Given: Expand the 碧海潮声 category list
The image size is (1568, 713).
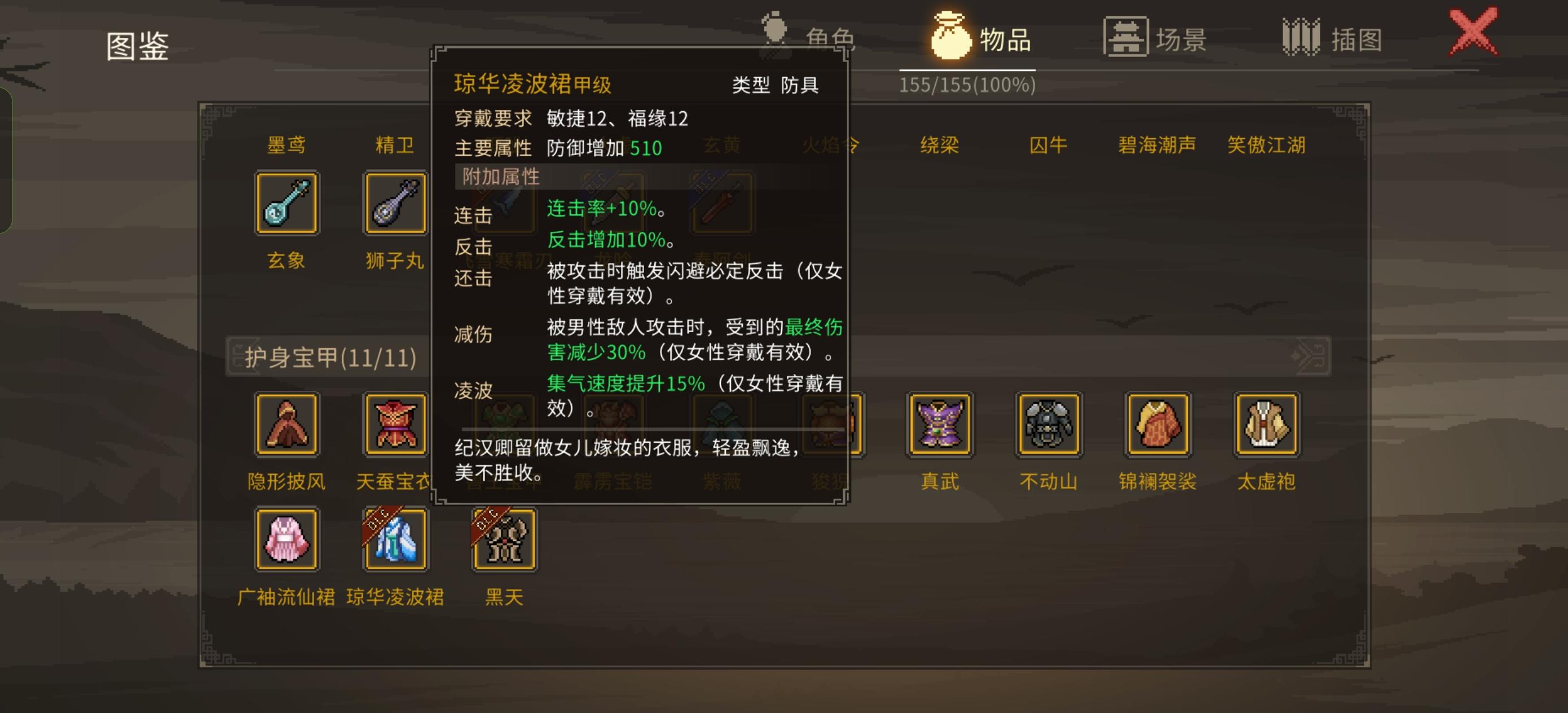Looking at the screenshot, I should [1156, 145].
